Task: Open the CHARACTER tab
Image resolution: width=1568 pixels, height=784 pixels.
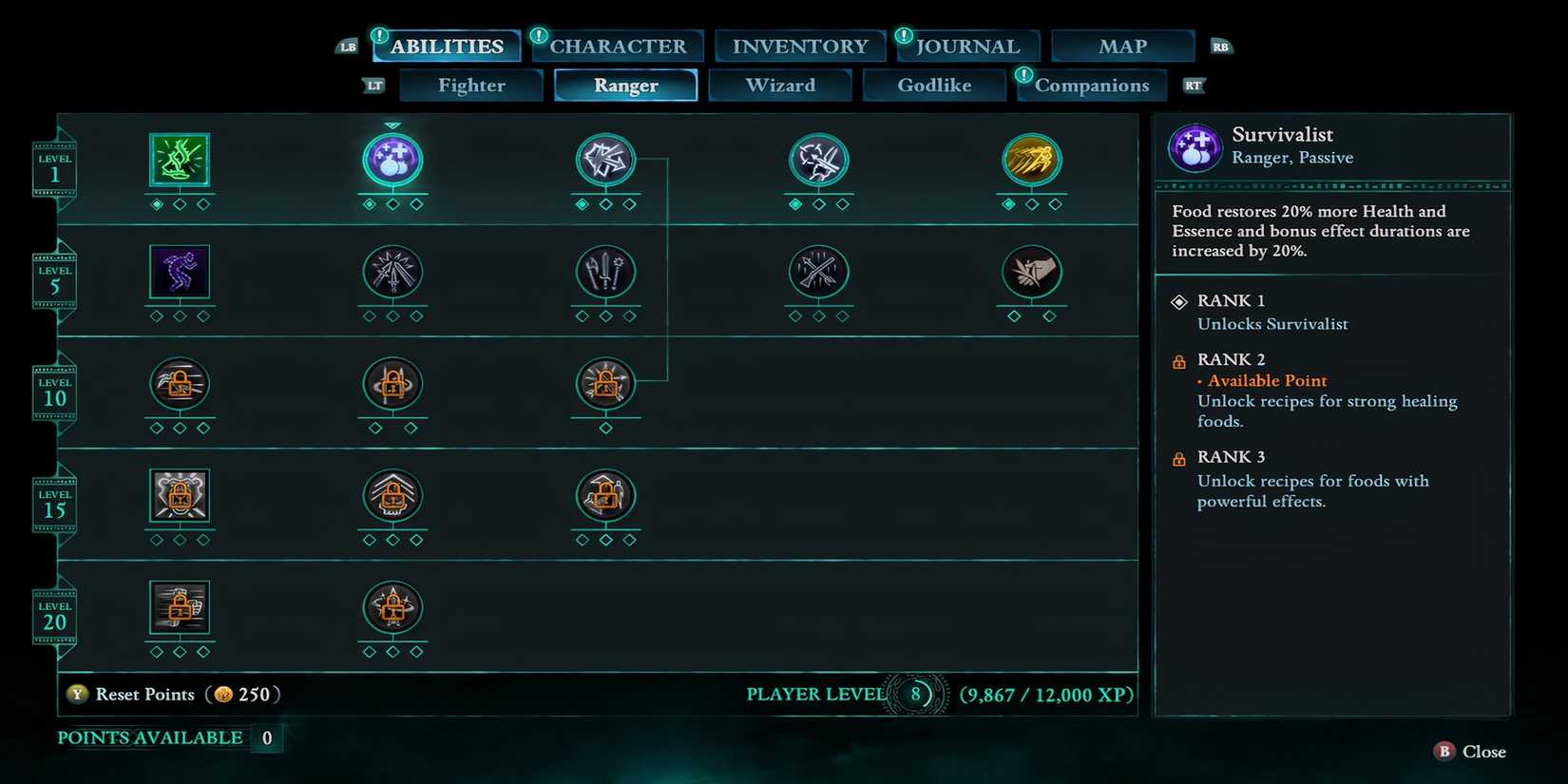Action: [x=618, y=45]
